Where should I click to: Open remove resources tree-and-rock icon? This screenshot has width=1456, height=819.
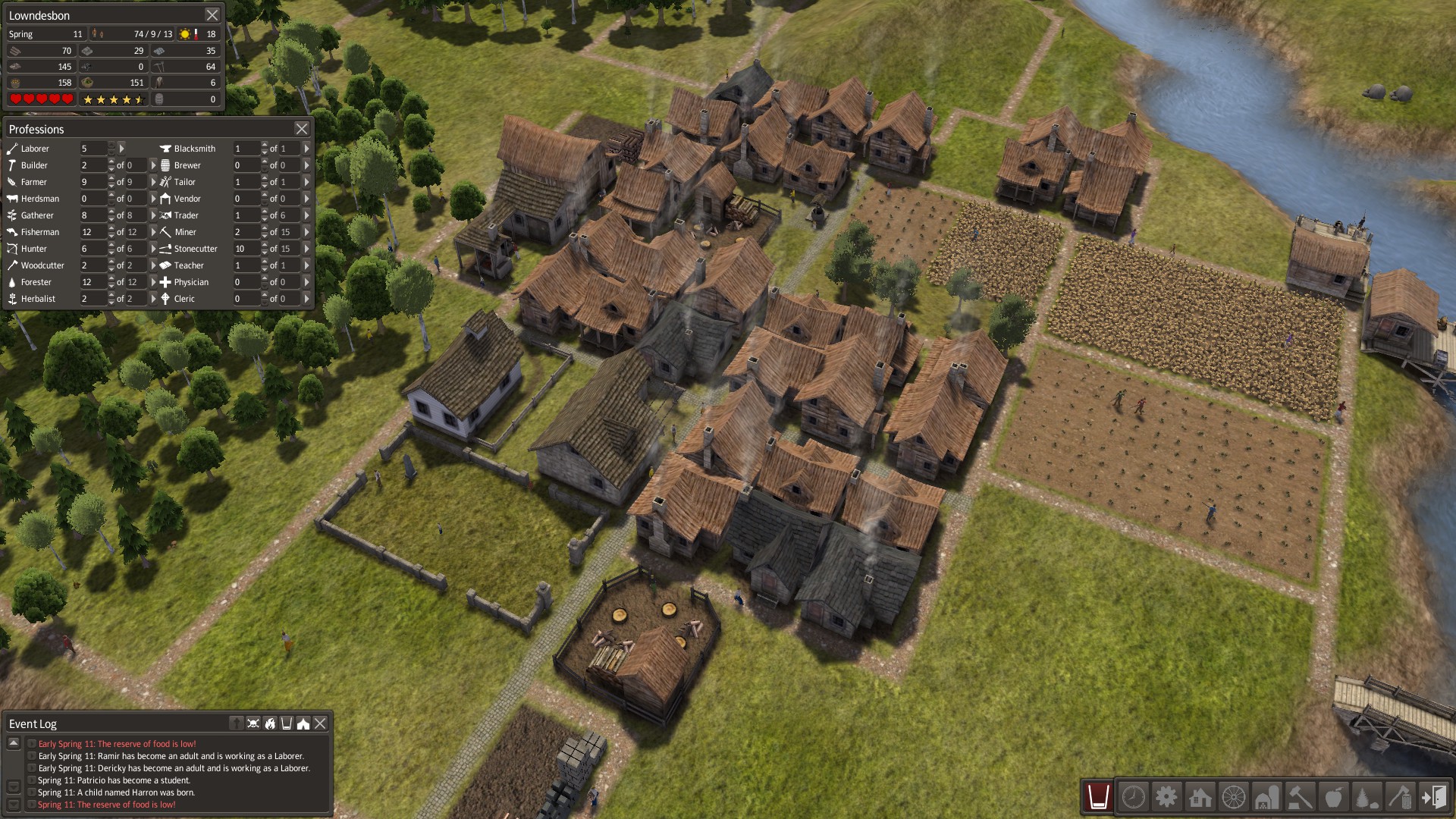point(1366,798)
